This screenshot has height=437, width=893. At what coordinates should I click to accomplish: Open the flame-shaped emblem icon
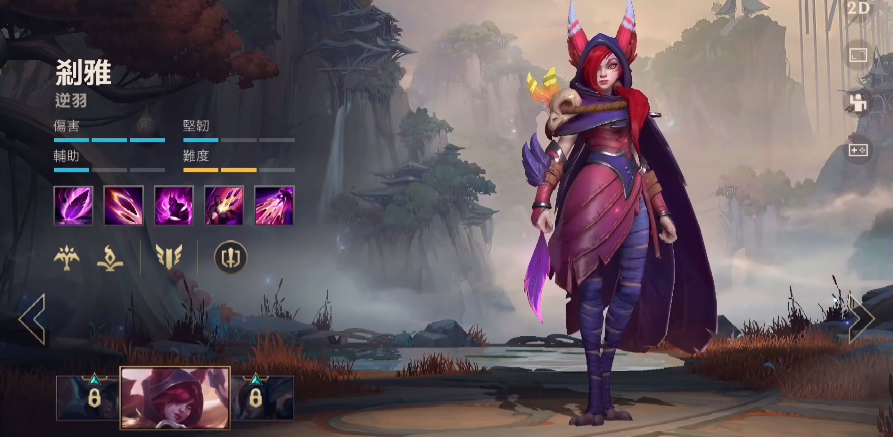[110, 258]
